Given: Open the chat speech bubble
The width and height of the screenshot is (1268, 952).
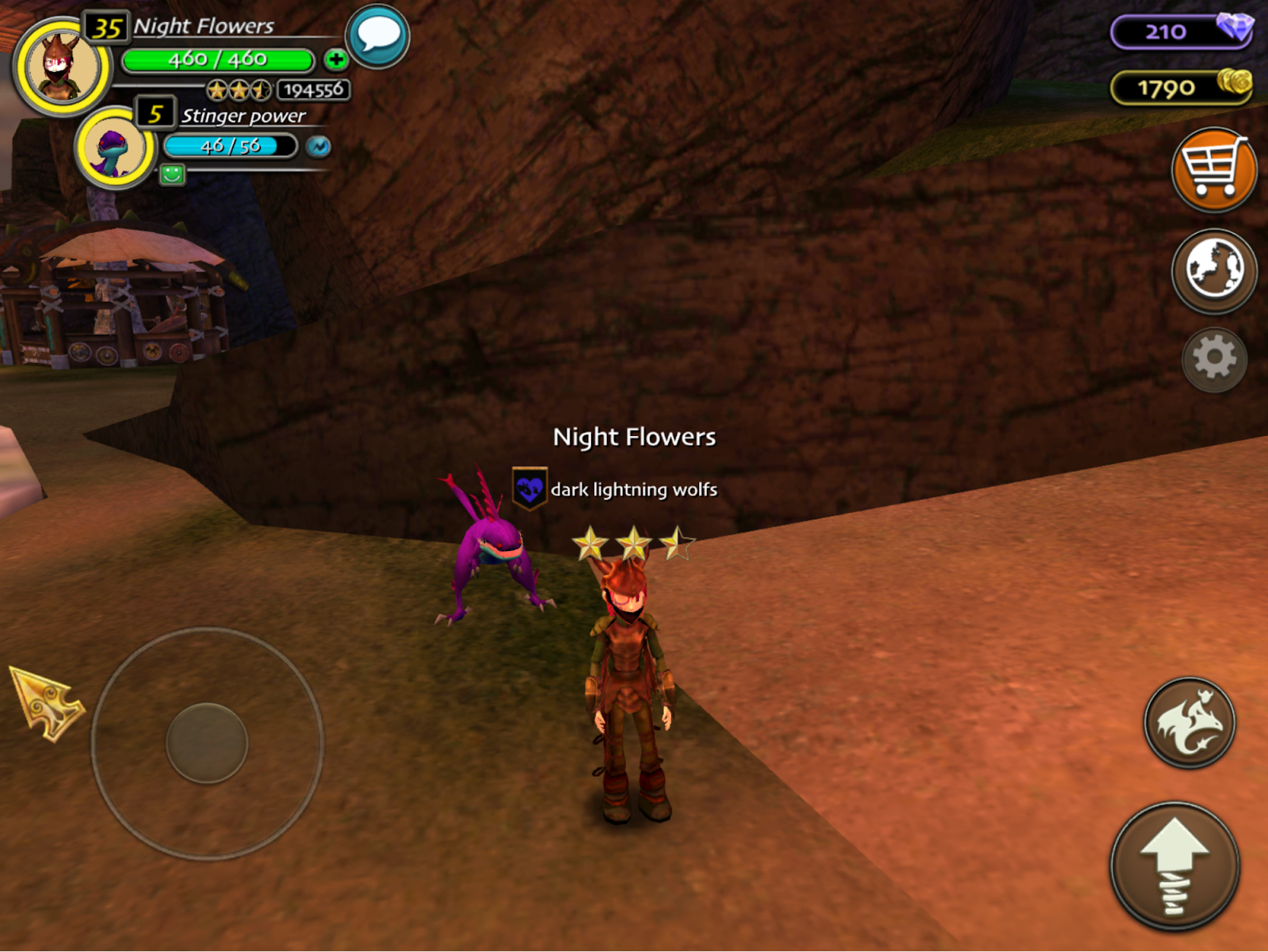Looking at the screenshot, I should pyautogui.click(x=378, y=36).
